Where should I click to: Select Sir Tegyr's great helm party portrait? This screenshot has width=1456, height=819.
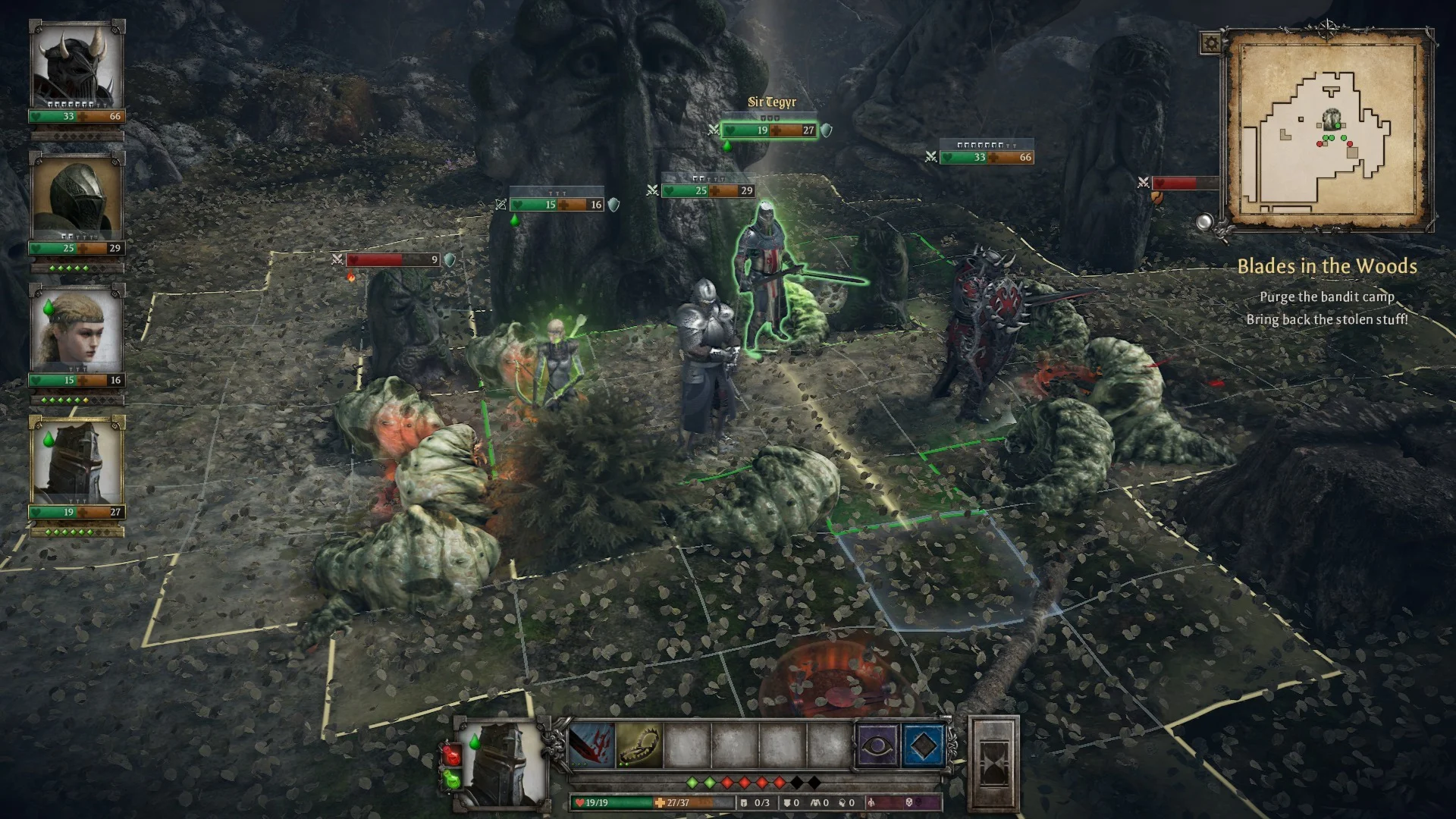coord(77,461)
